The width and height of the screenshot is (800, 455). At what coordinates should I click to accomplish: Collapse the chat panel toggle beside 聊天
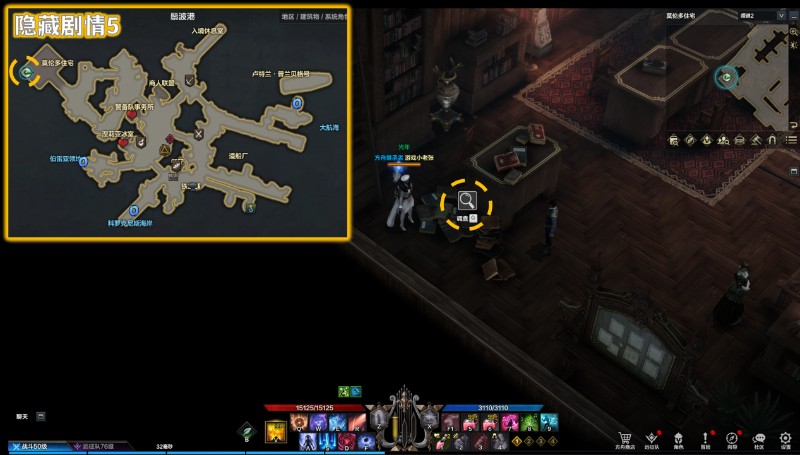point(41,415)
